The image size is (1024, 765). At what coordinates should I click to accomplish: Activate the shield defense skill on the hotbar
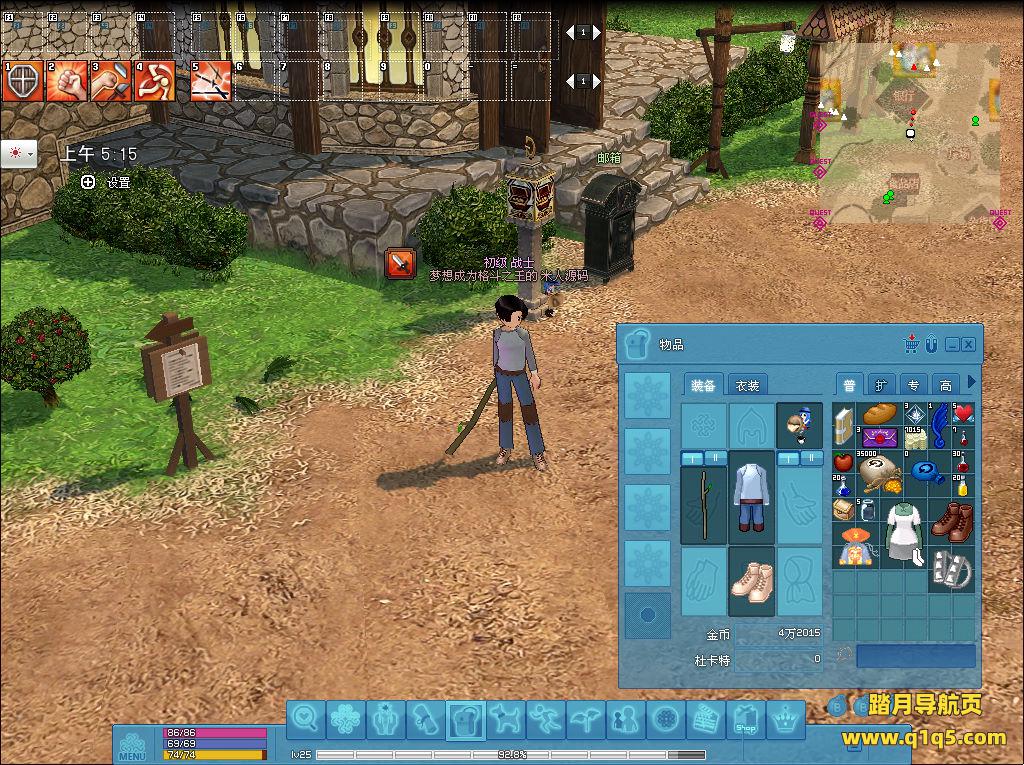click(x=21, y=82)
